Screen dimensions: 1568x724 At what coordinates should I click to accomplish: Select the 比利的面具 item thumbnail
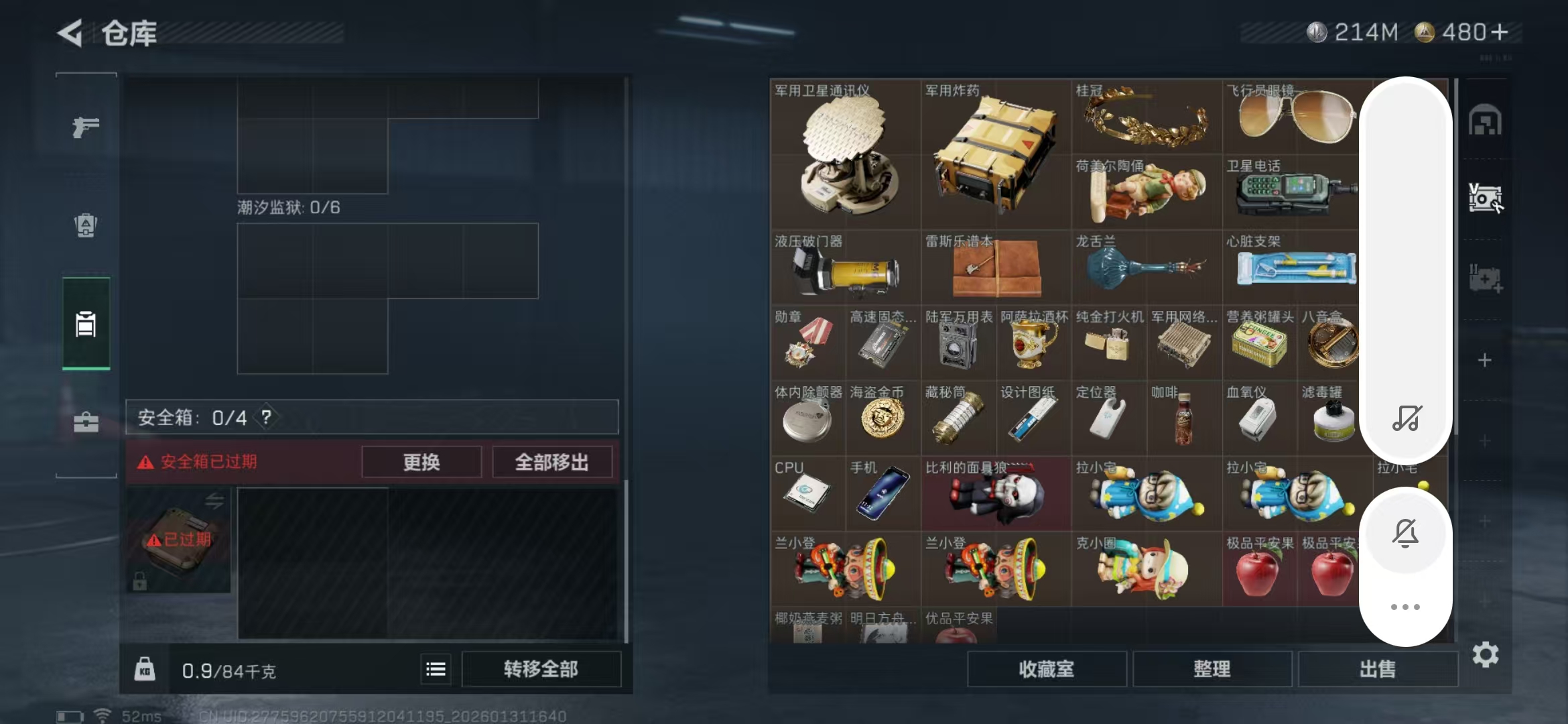click(x=996, y=494)
